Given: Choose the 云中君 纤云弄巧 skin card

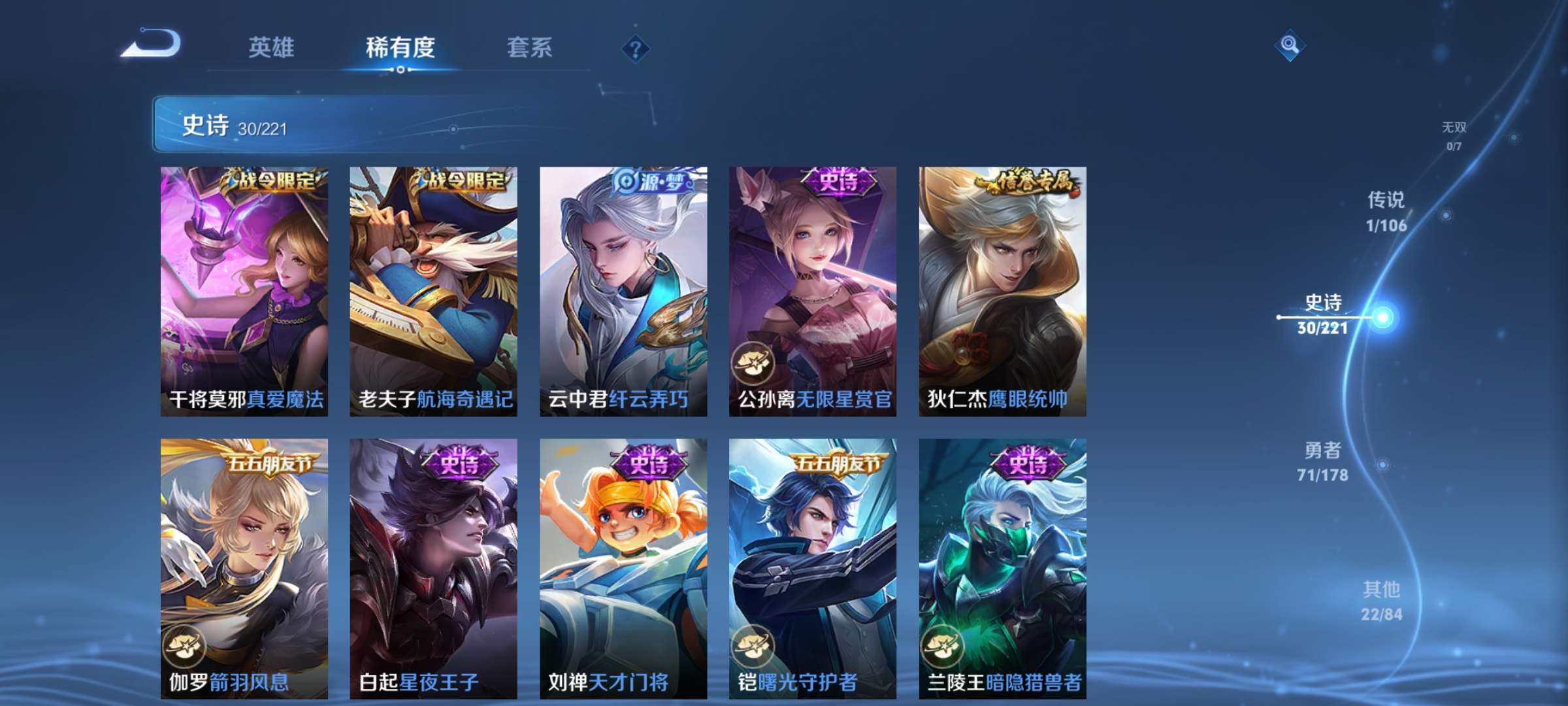Looking at the screenshot, I should 623,291.
